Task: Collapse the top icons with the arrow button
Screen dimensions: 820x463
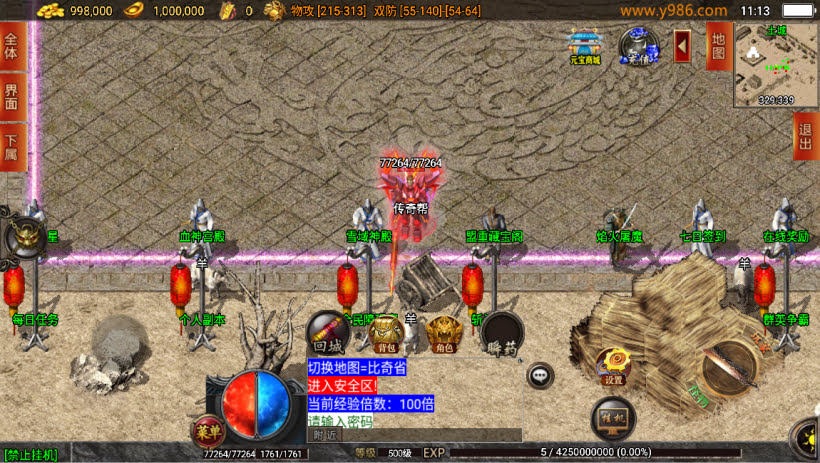Action: (x=682, y=46)
